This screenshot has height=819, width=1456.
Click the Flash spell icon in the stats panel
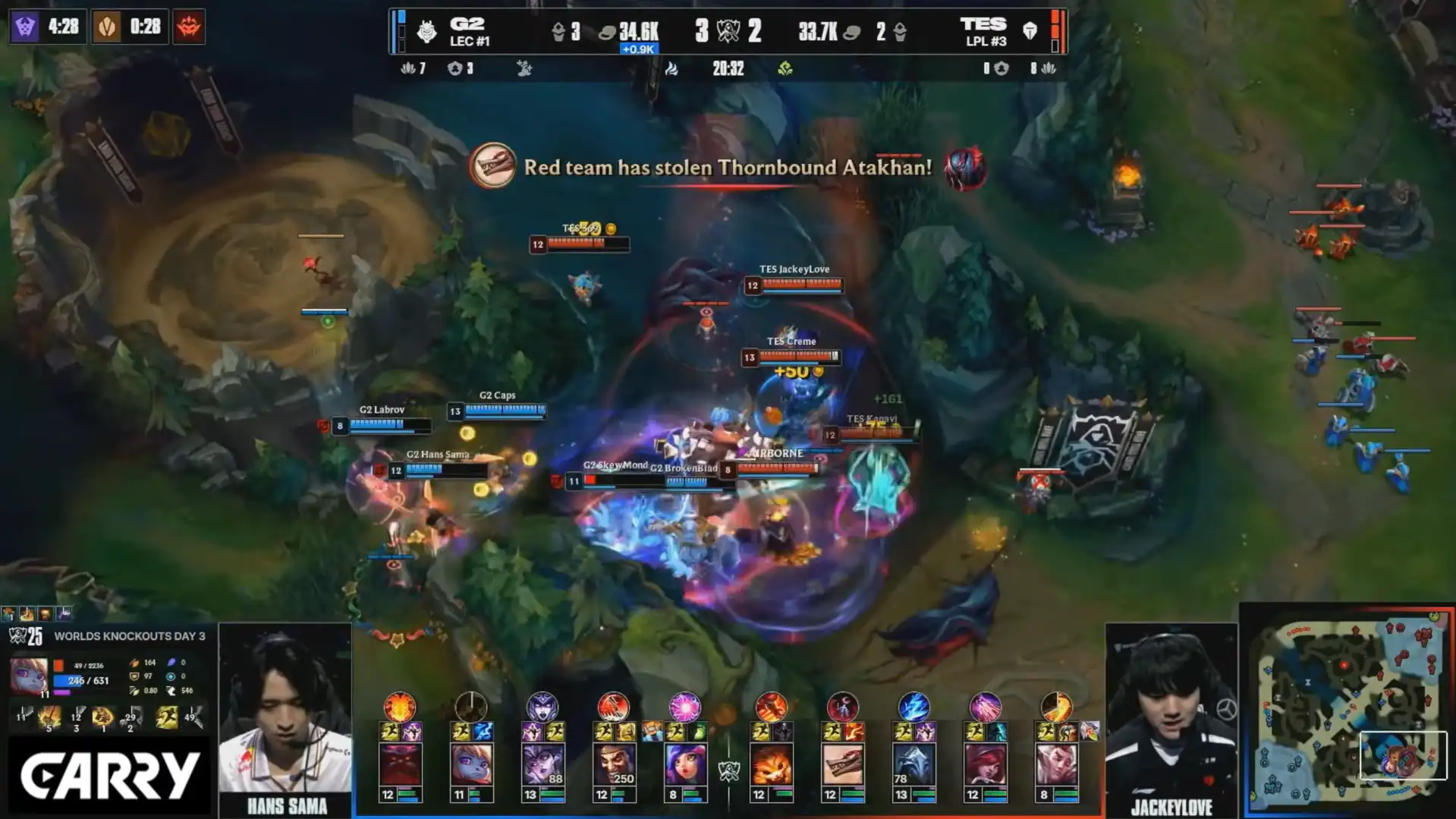[x=166, y=717]
